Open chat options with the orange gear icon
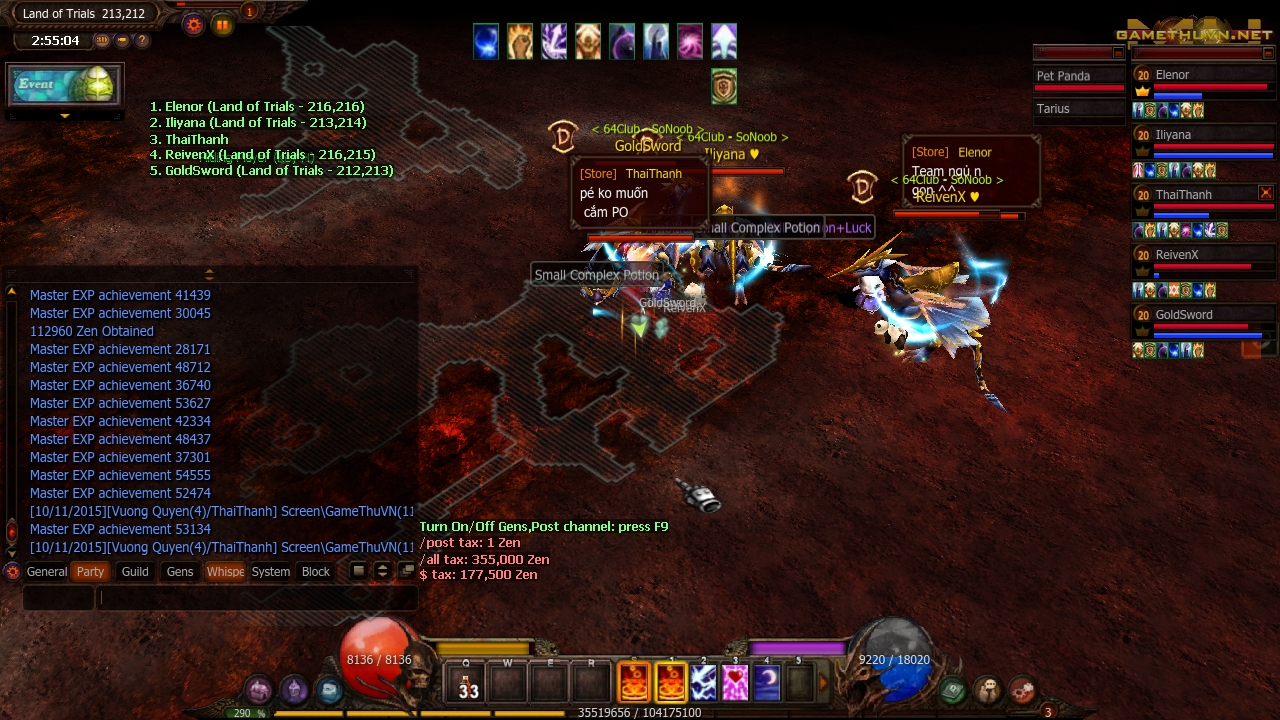Screen dimensions: 1280x720 [x=11, y=572]
